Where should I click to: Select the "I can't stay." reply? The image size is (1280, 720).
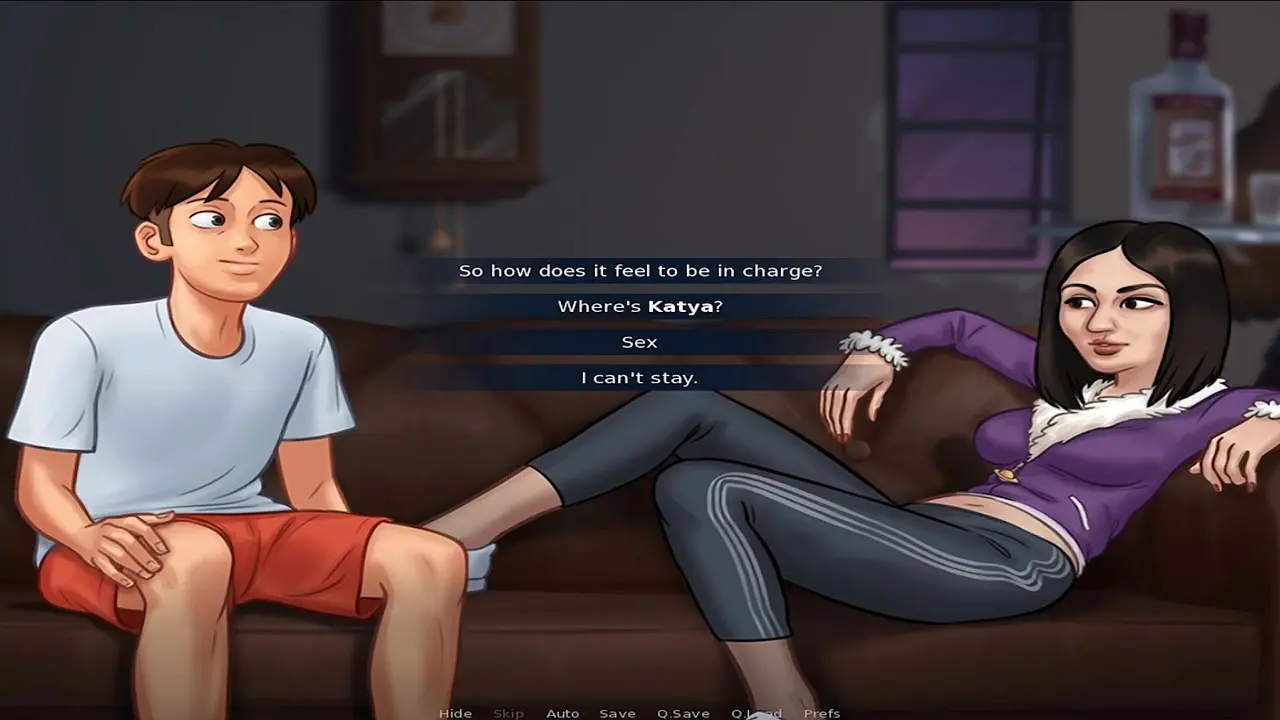pos(640,377)
